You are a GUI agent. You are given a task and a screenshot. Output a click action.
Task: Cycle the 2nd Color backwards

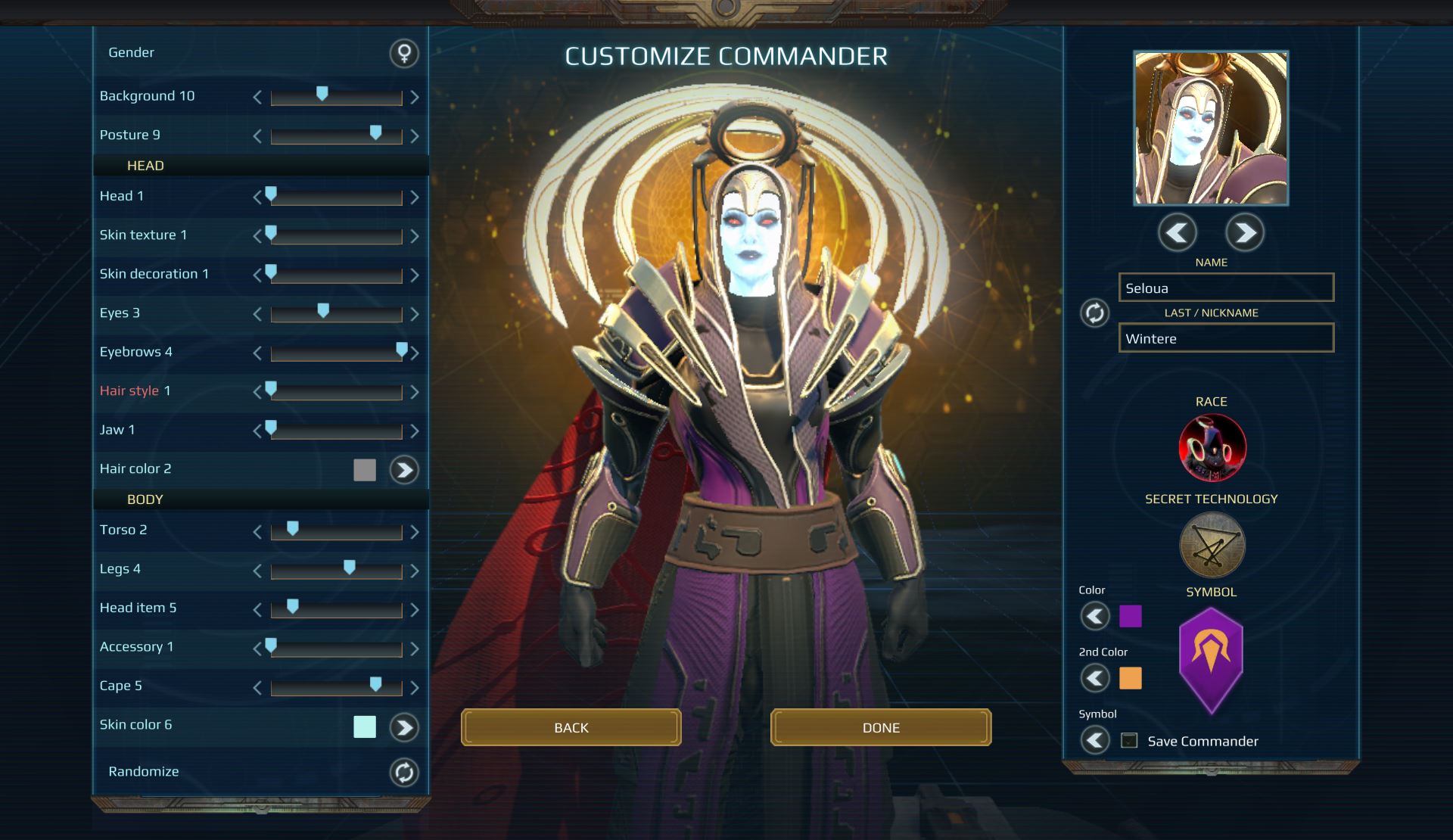pos(1095,679)
